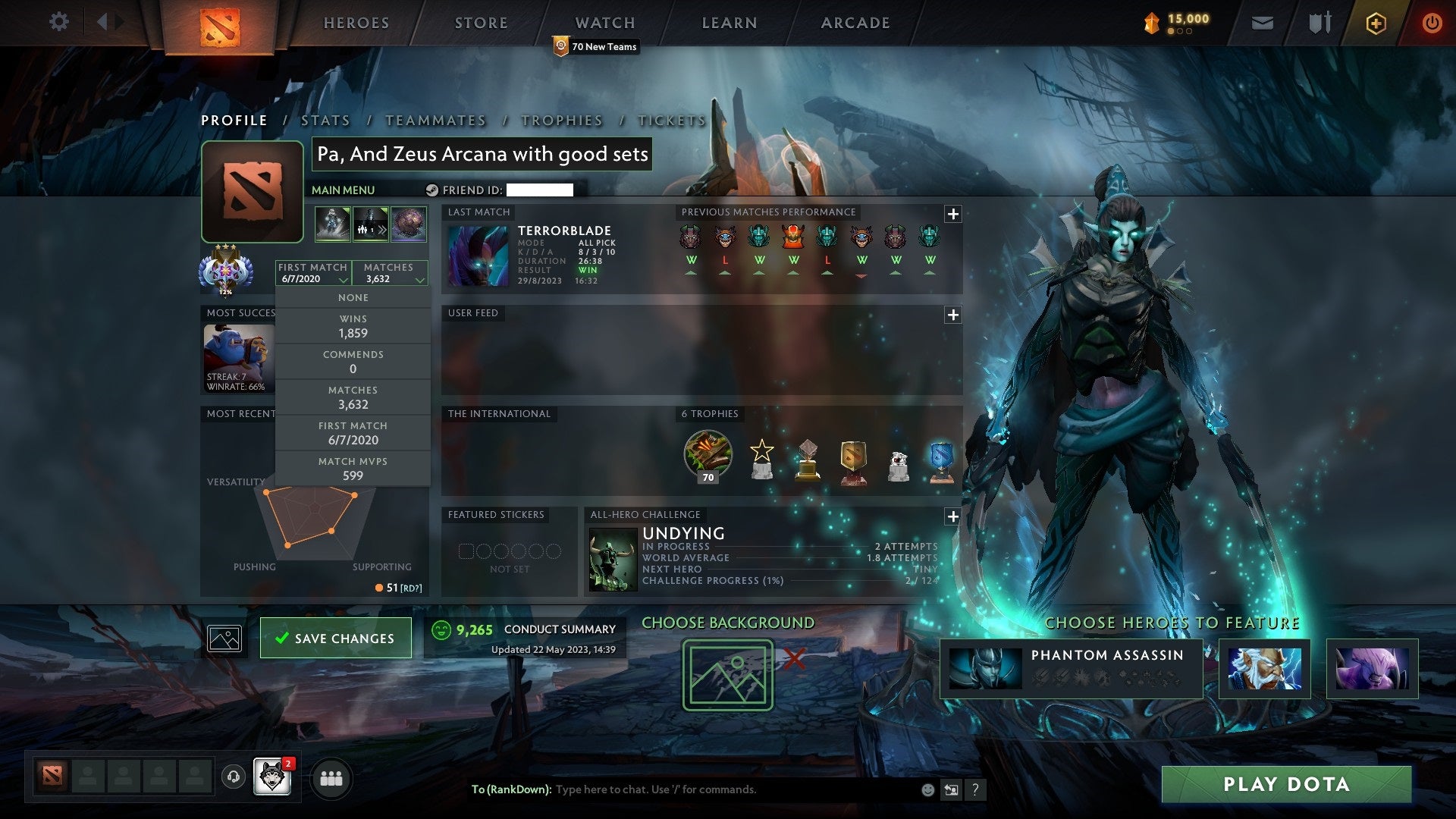
Task: Open the FIRST MATCH stat dropdown
Action: point(312,273)
